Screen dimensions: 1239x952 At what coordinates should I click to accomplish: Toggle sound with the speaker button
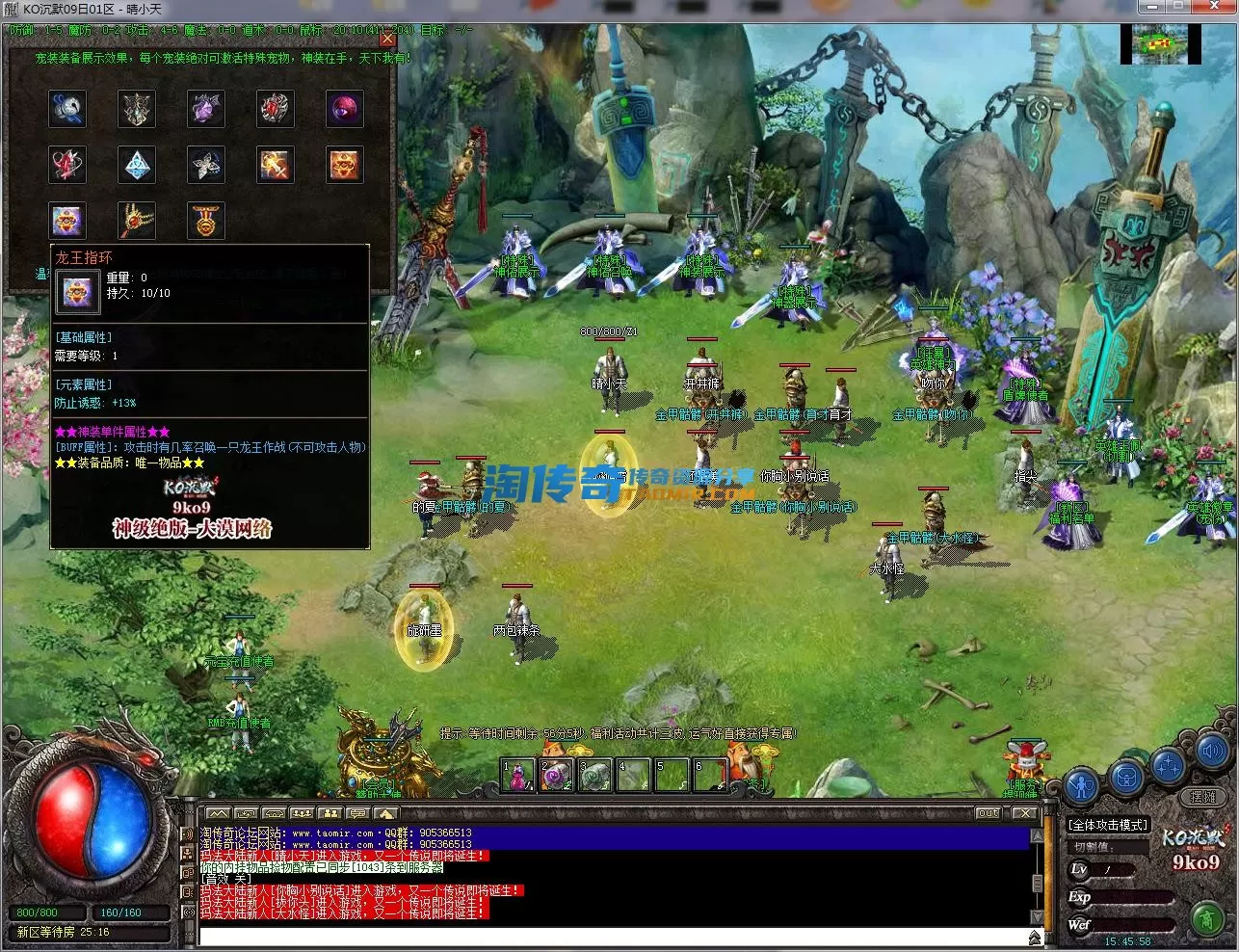click(x=1212, y=751)
